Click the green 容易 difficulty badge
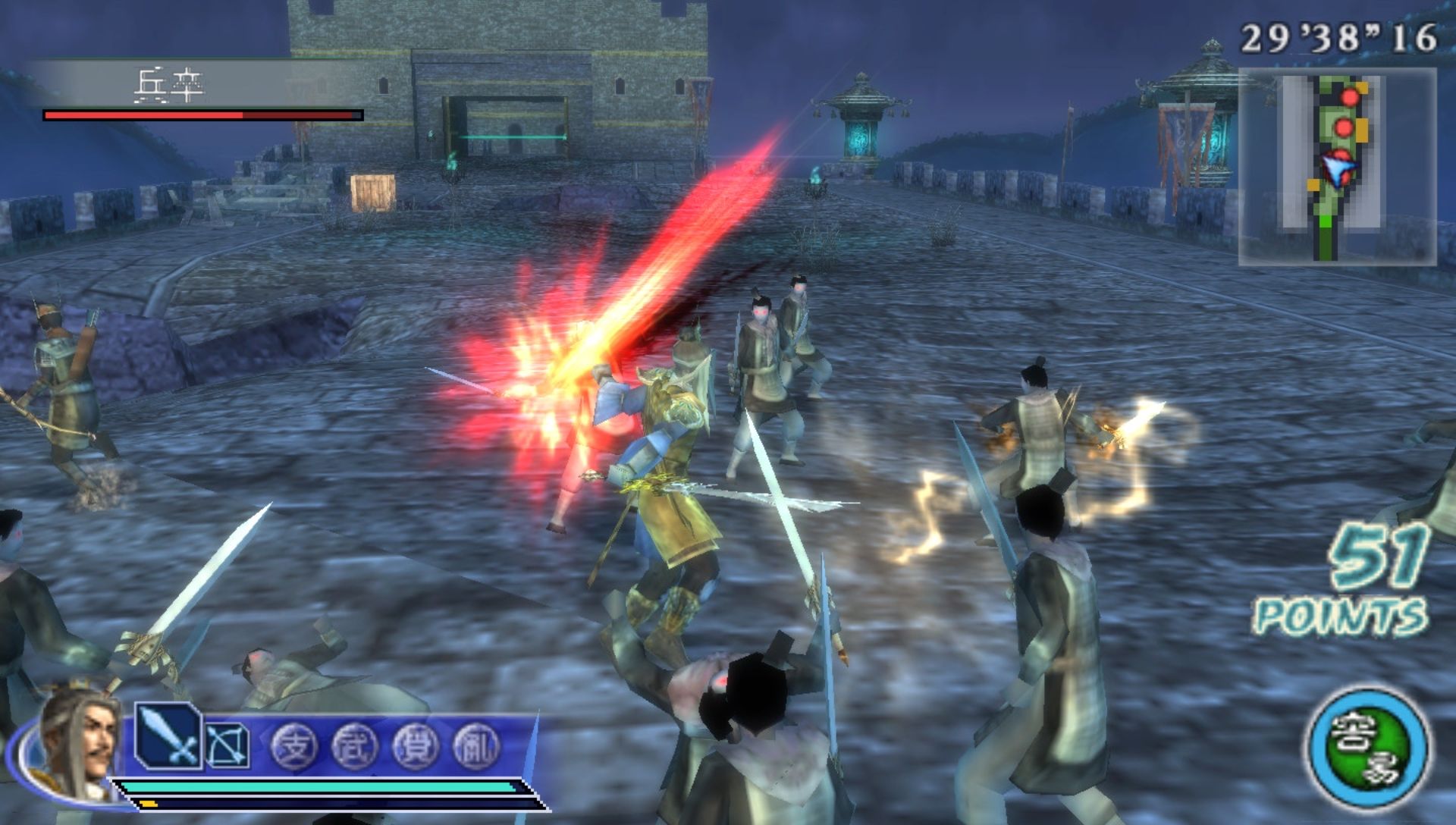This screenshot has height=825, width=1456. point(1369,748)
